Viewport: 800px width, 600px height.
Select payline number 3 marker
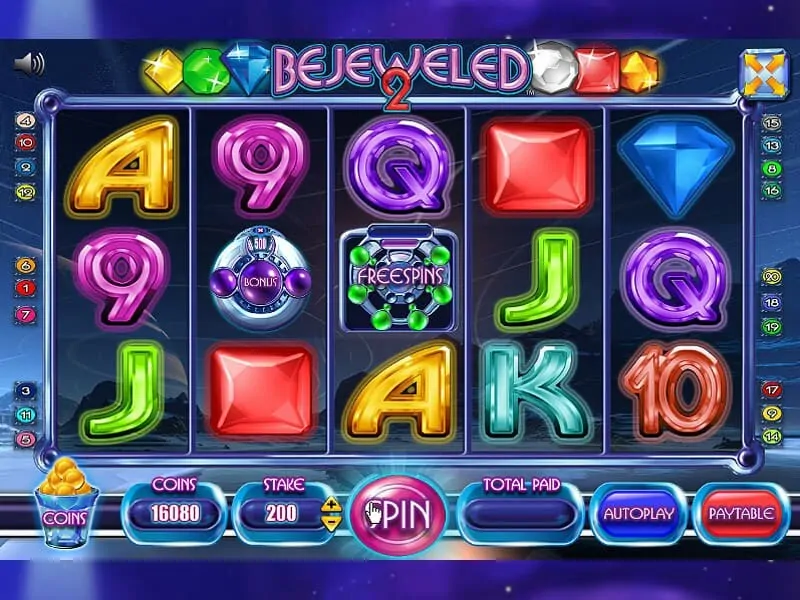(26, 391)
